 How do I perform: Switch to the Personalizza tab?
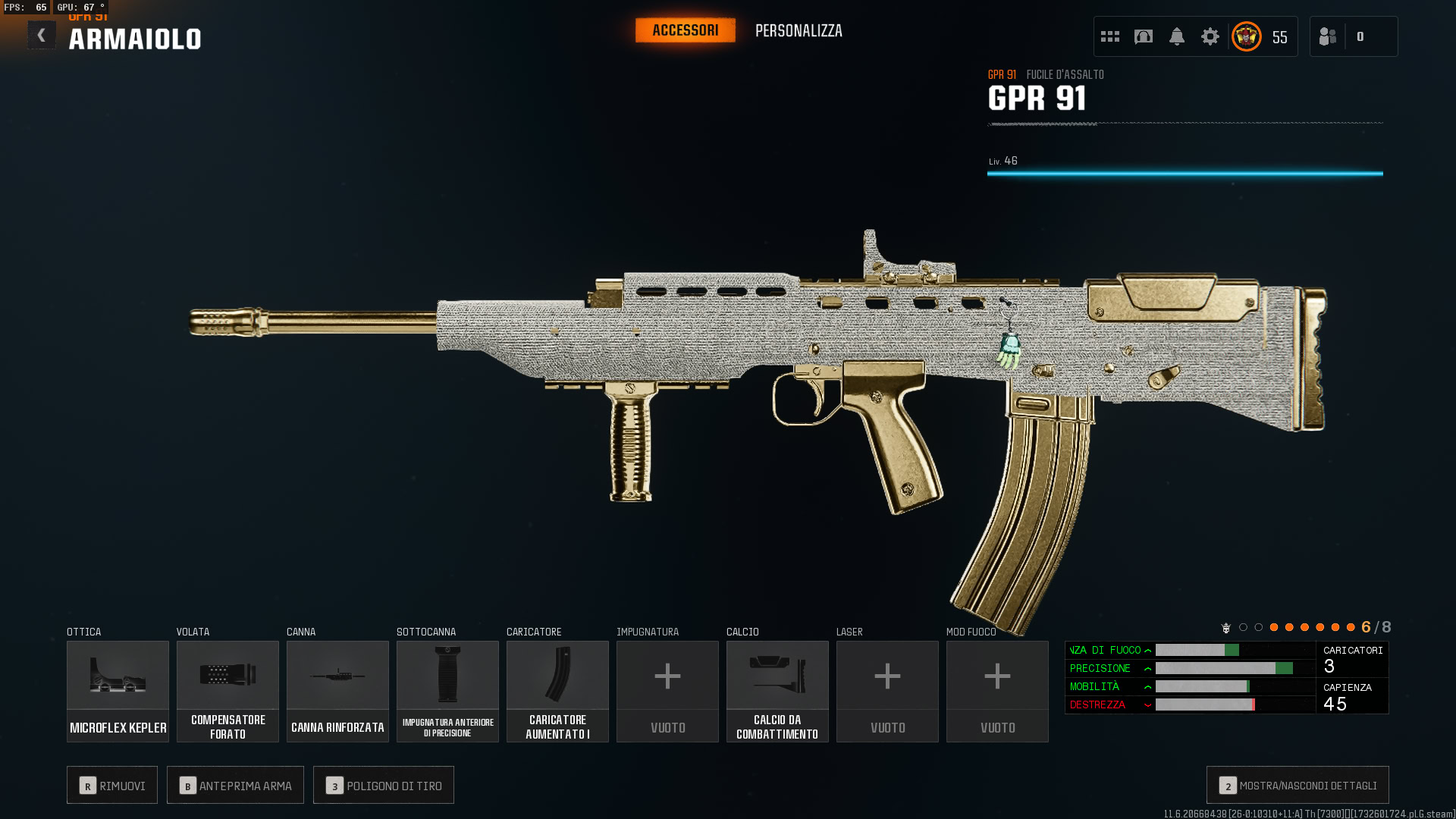(799, 31)
